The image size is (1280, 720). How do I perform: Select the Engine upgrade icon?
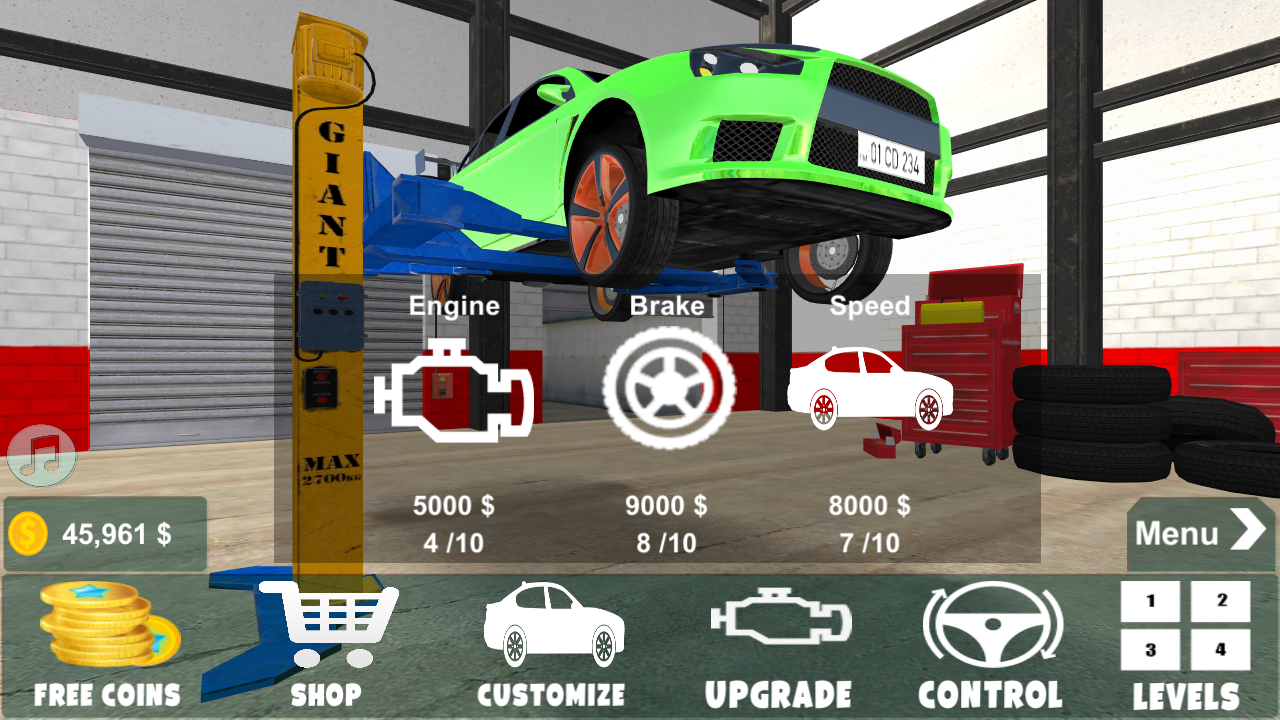pos(455,390)
